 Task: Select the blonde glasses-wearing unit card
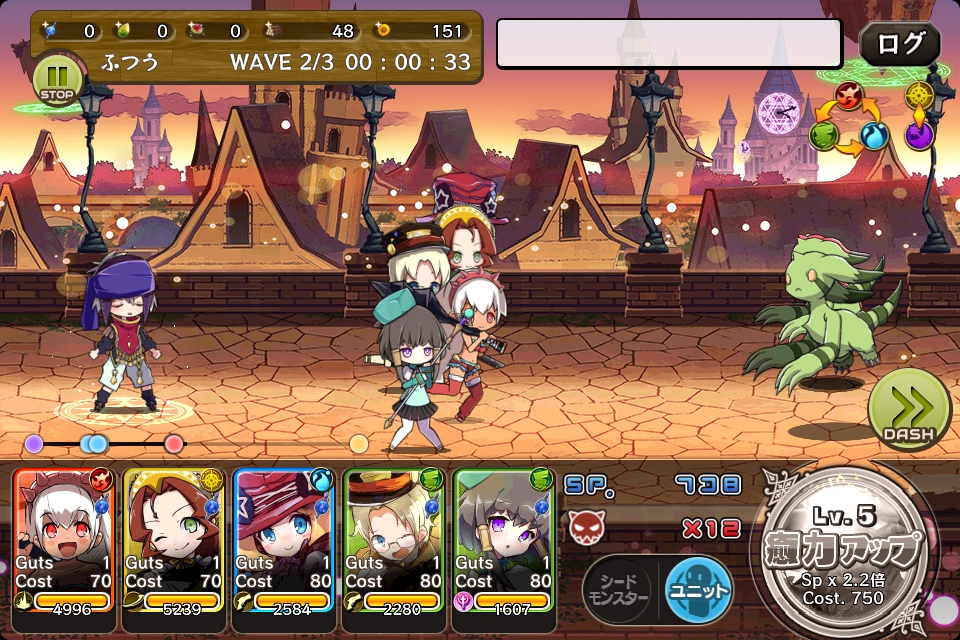(394, 540)
